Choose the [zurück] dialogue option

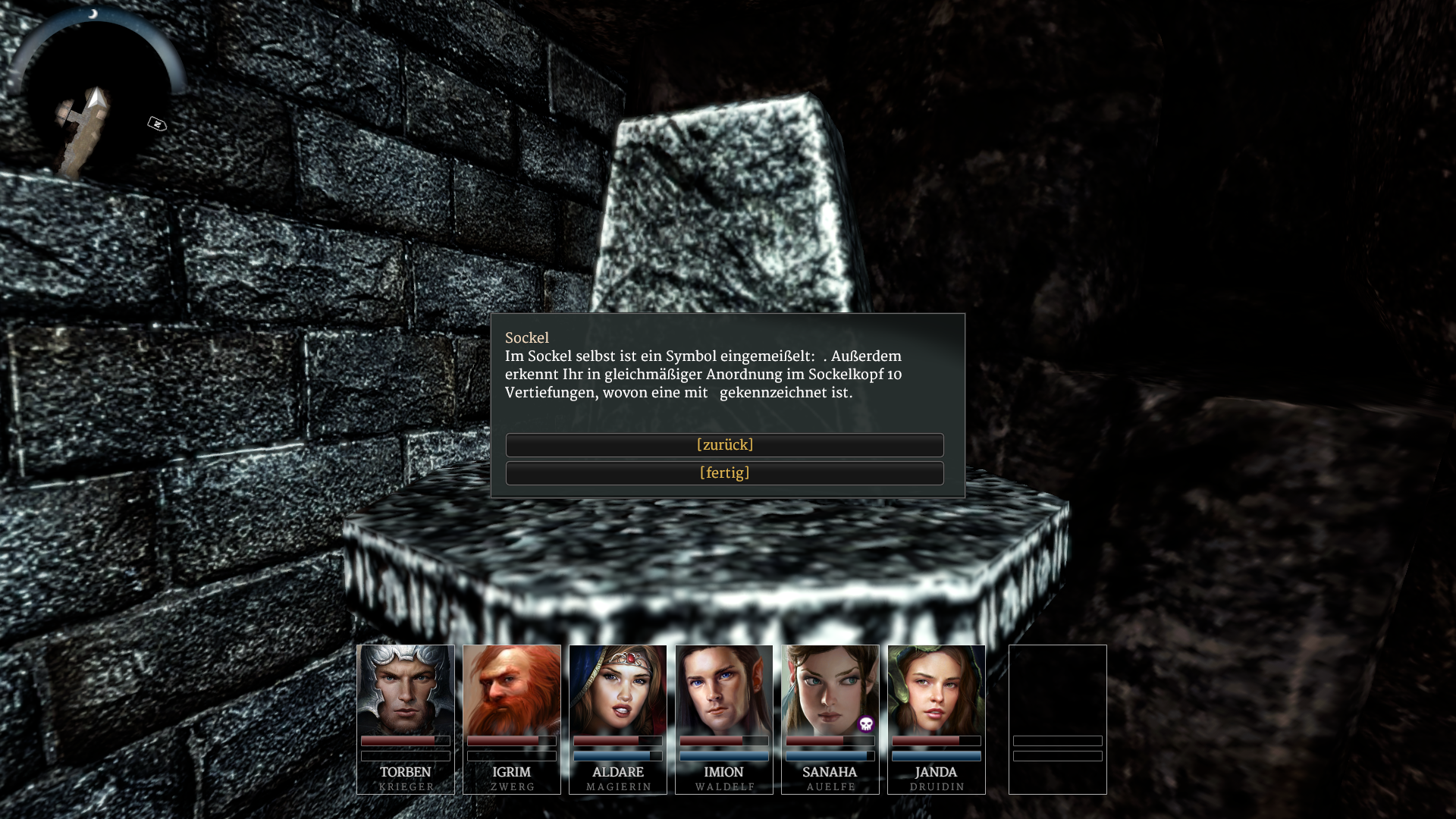[x=724, y=445]
